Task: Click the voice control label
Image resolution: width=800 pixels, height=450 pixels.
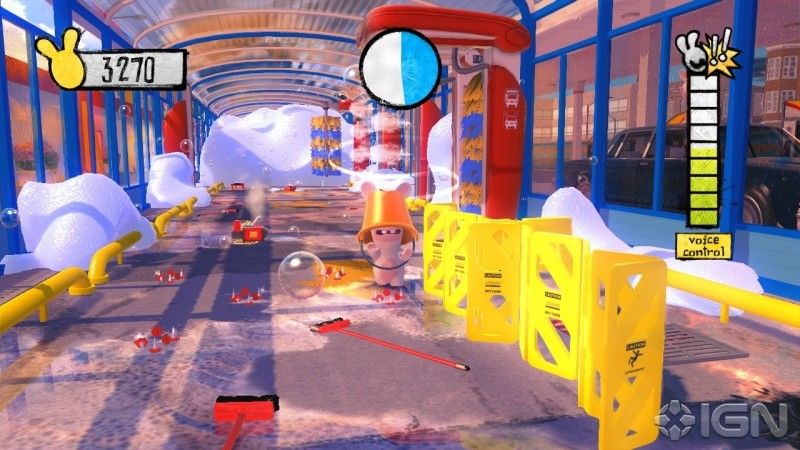Action: [703, 245]
